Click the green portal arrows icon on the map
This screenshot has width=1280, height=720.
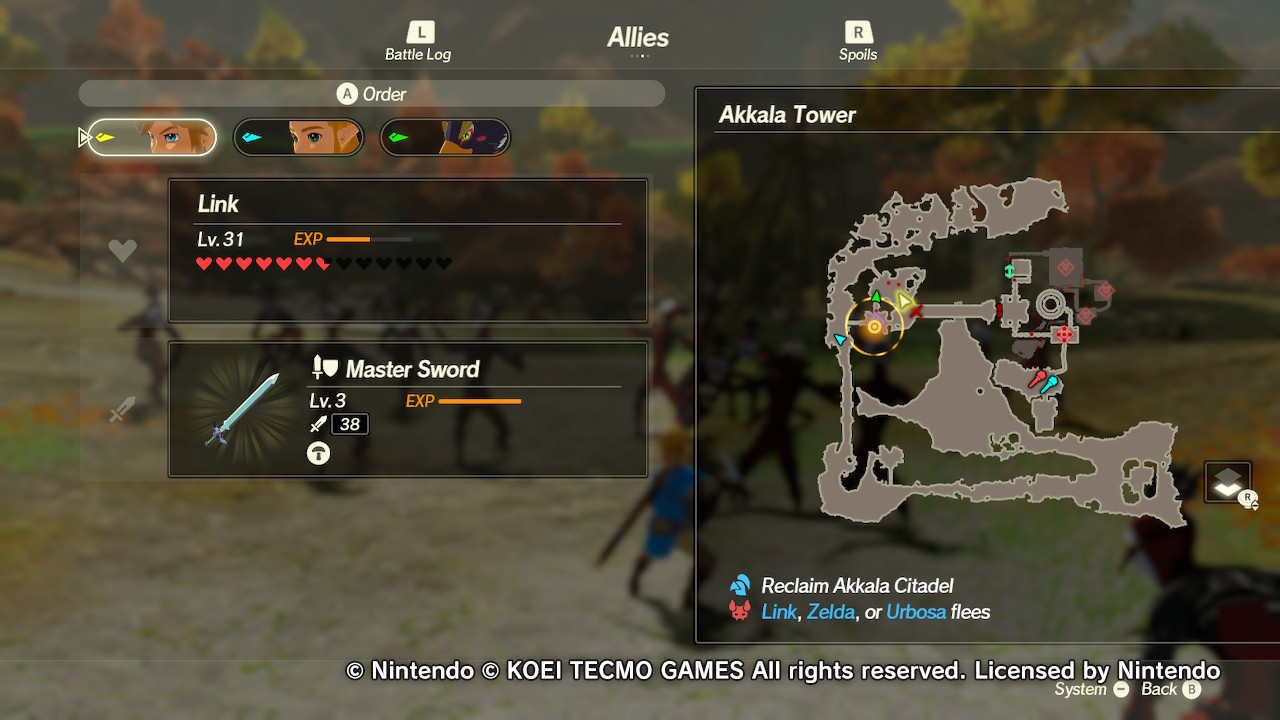tap(1009, 271)
